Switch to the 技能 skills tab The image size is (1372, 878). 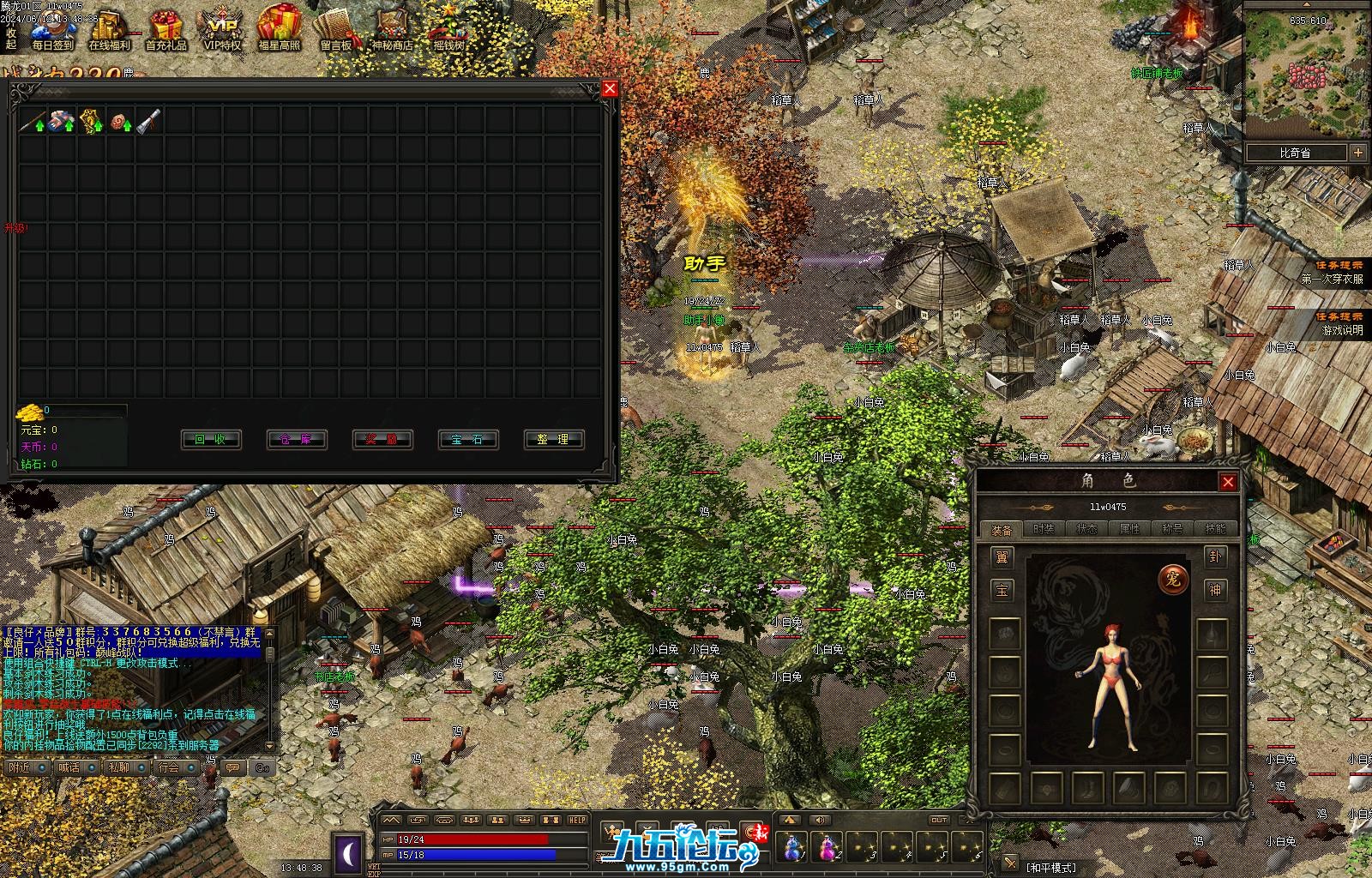point(1215,529)
